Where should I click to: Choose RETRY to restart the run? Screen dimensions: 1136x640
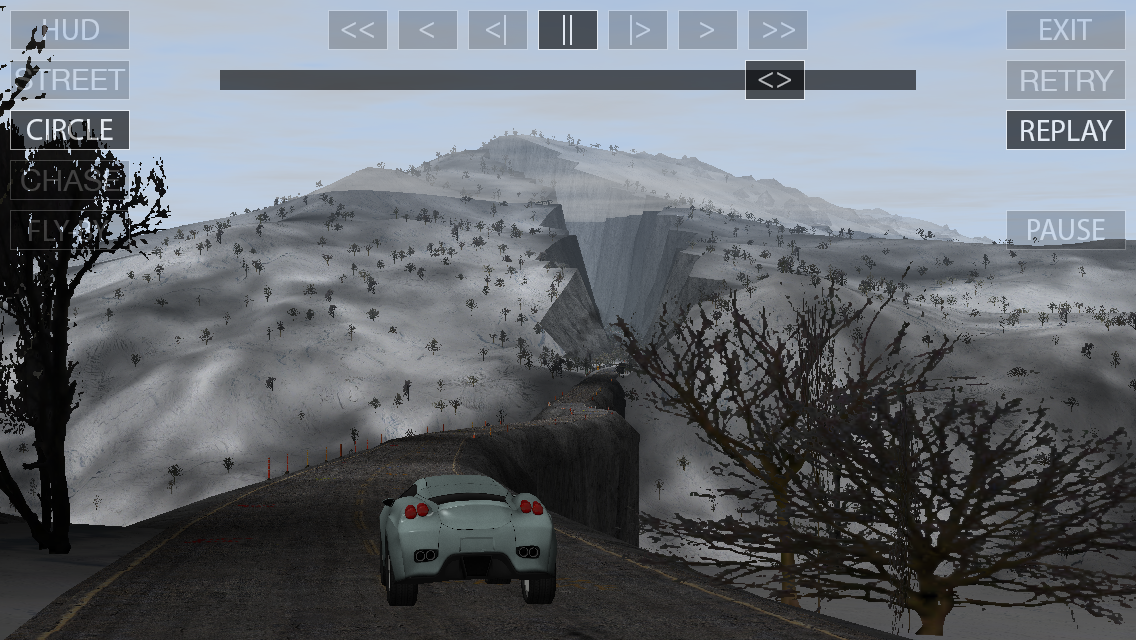(x=1066, y=80)
